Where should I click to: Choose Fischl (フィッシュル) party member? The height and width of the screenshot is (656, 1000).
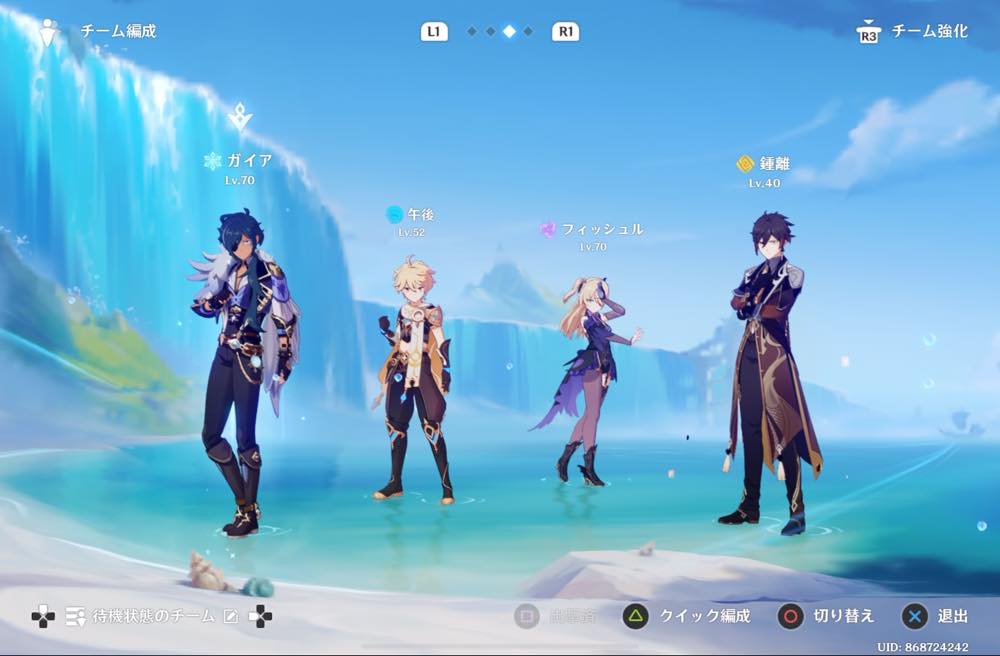pyautogui.click(x=590, y=380)
